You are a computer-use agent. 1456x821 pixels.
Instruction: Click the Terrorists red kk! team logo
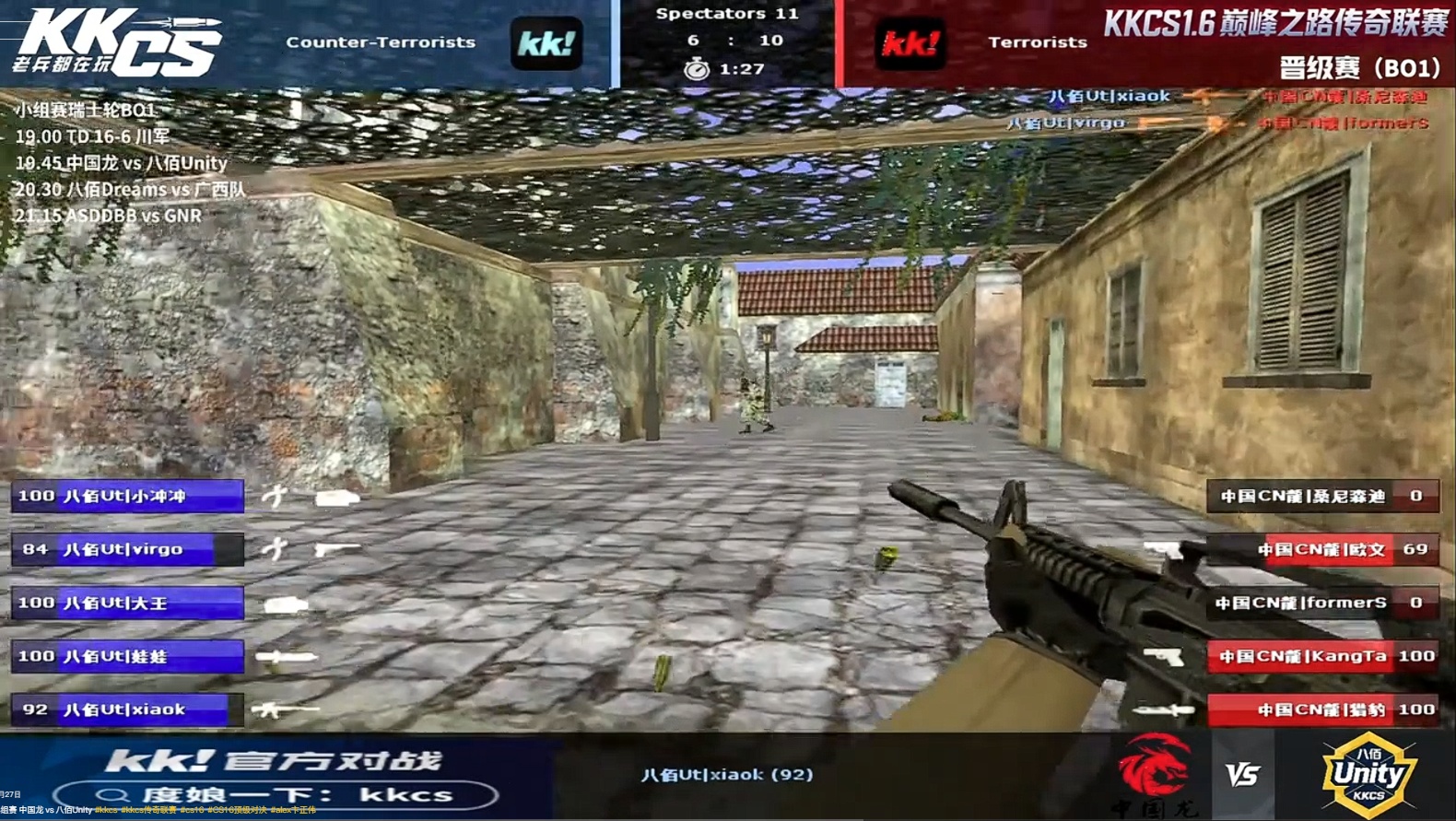(910, 43)
